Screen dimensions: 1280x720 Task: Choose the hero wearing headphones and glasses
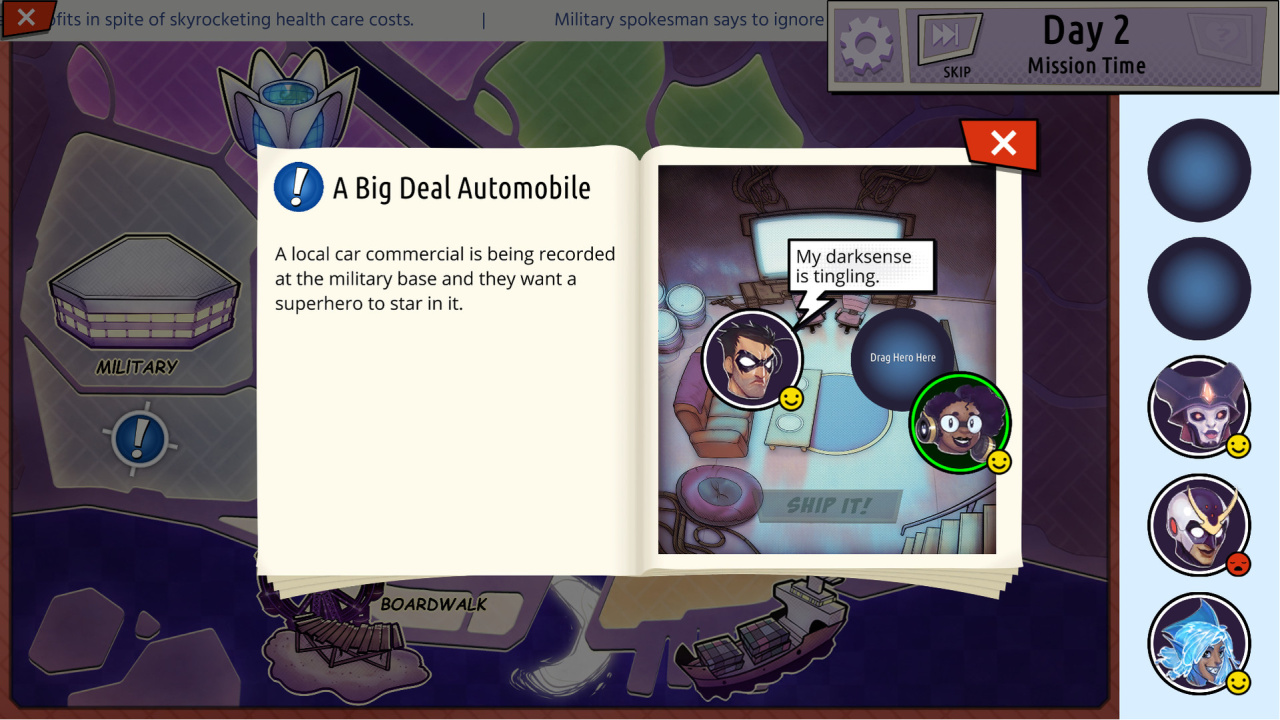(x=959, y=422)
